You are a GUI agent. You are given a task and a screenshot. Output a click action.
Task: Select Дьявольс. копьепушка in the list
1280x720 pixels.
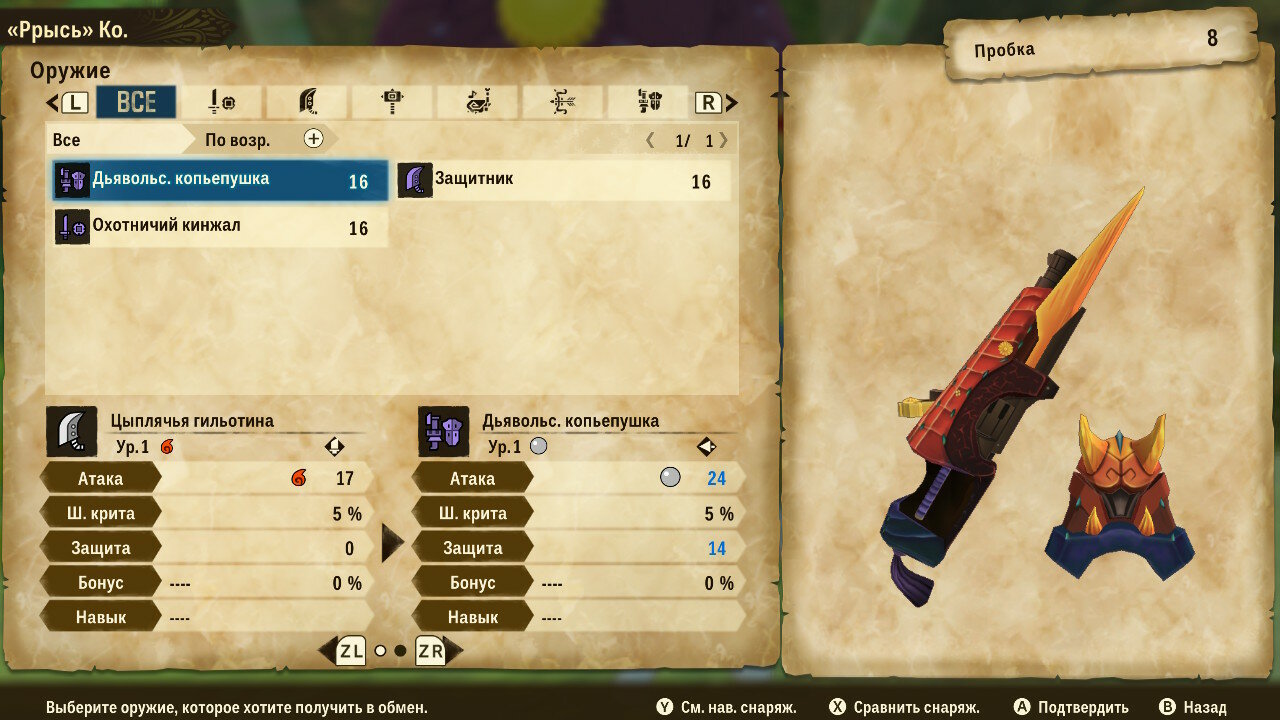click(x=220, y=181)
